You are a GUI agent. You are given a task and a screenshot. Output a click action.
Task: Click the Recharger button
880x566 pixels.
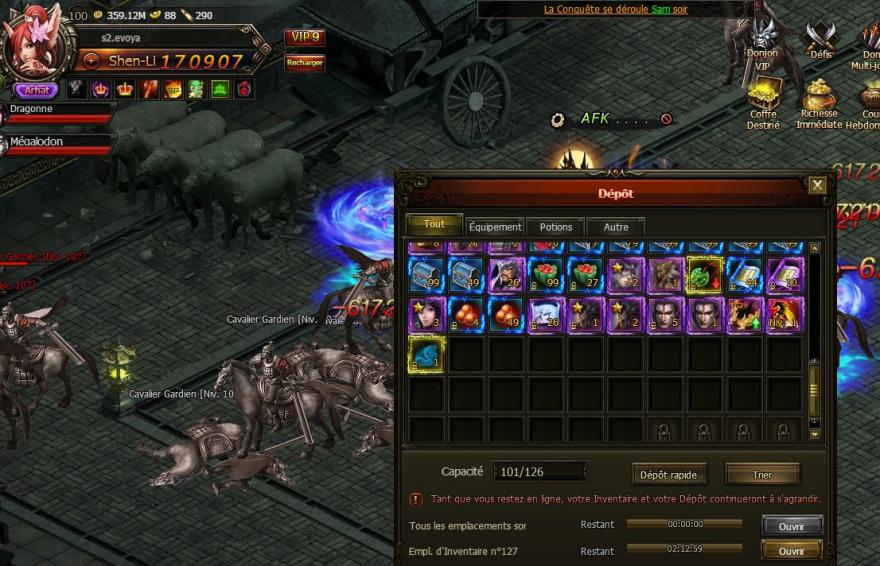point(304,62)
